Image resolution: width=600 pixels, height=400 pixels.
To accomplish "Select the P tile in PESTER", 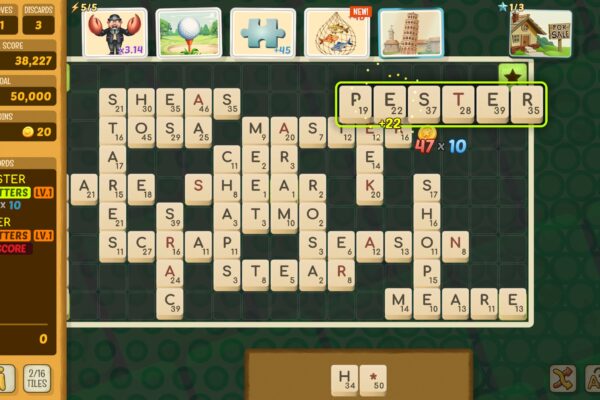I will point(356,104).
